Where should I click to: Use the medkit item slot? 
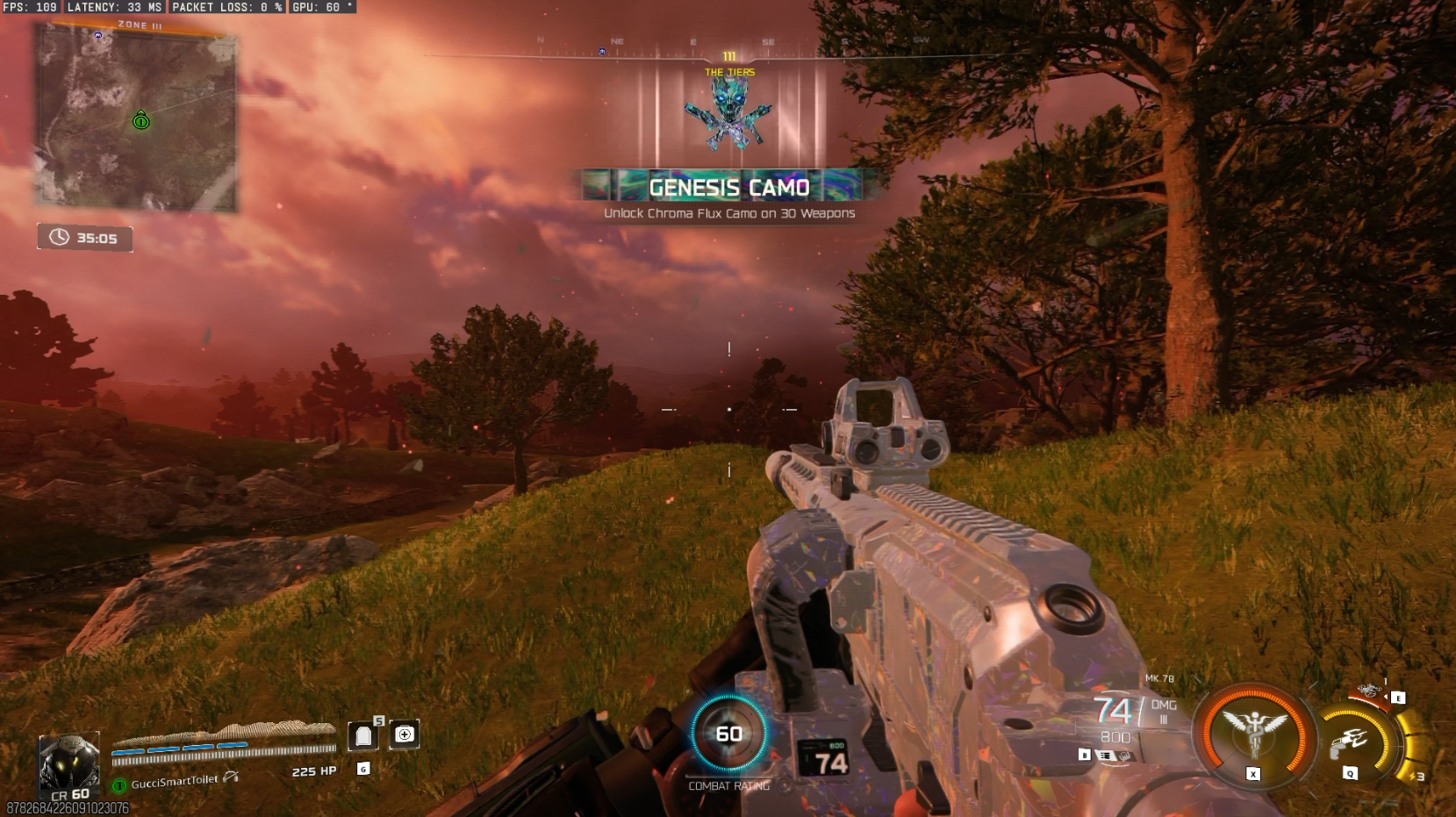pos(405,735)
